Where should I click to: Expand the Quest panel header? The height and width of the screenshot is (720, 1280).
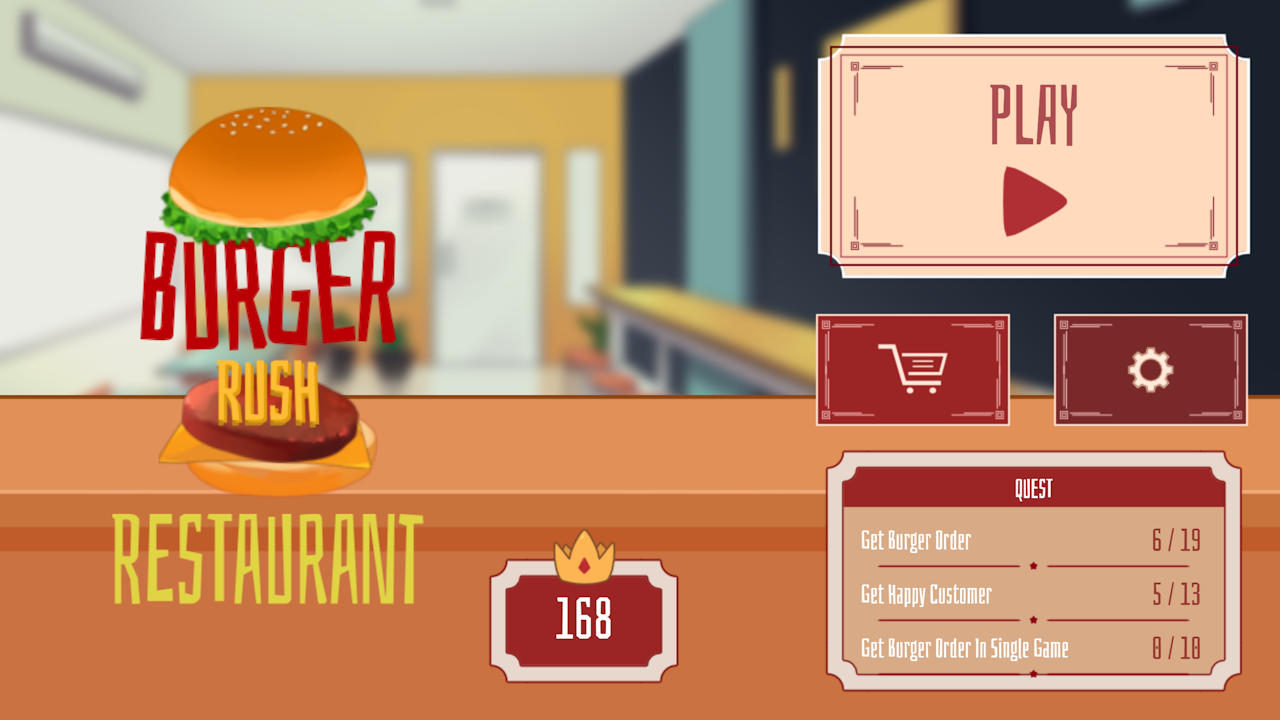[x=1033, y=489]
